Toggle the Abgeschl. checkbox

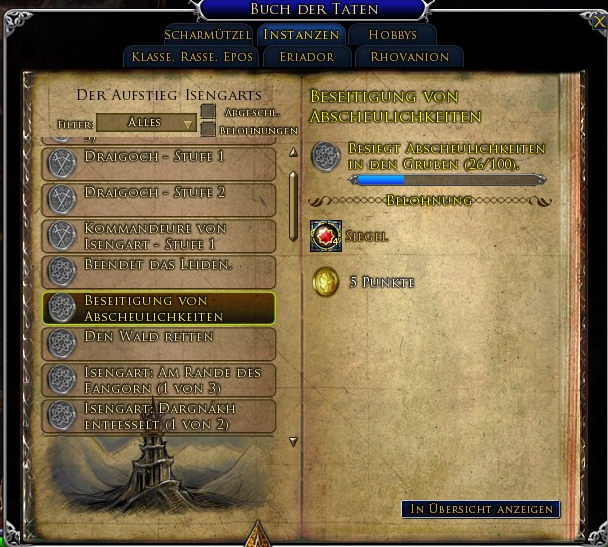(x=208, y=112)
